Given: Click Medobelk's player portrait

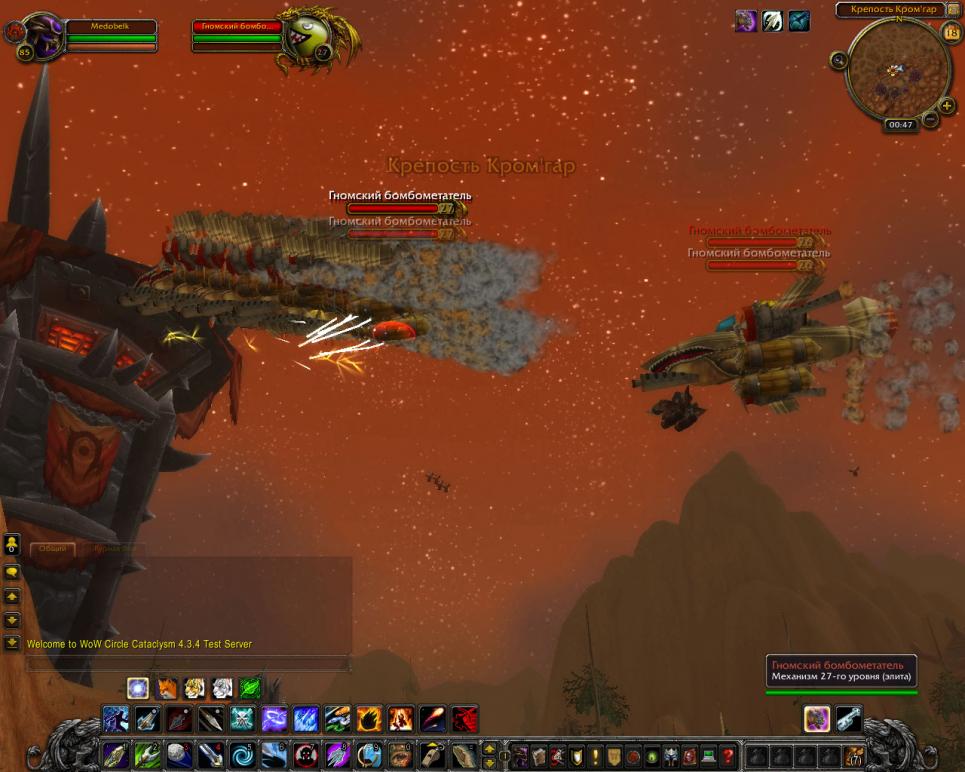Looking at the screenshot, I should click(42, 35).
